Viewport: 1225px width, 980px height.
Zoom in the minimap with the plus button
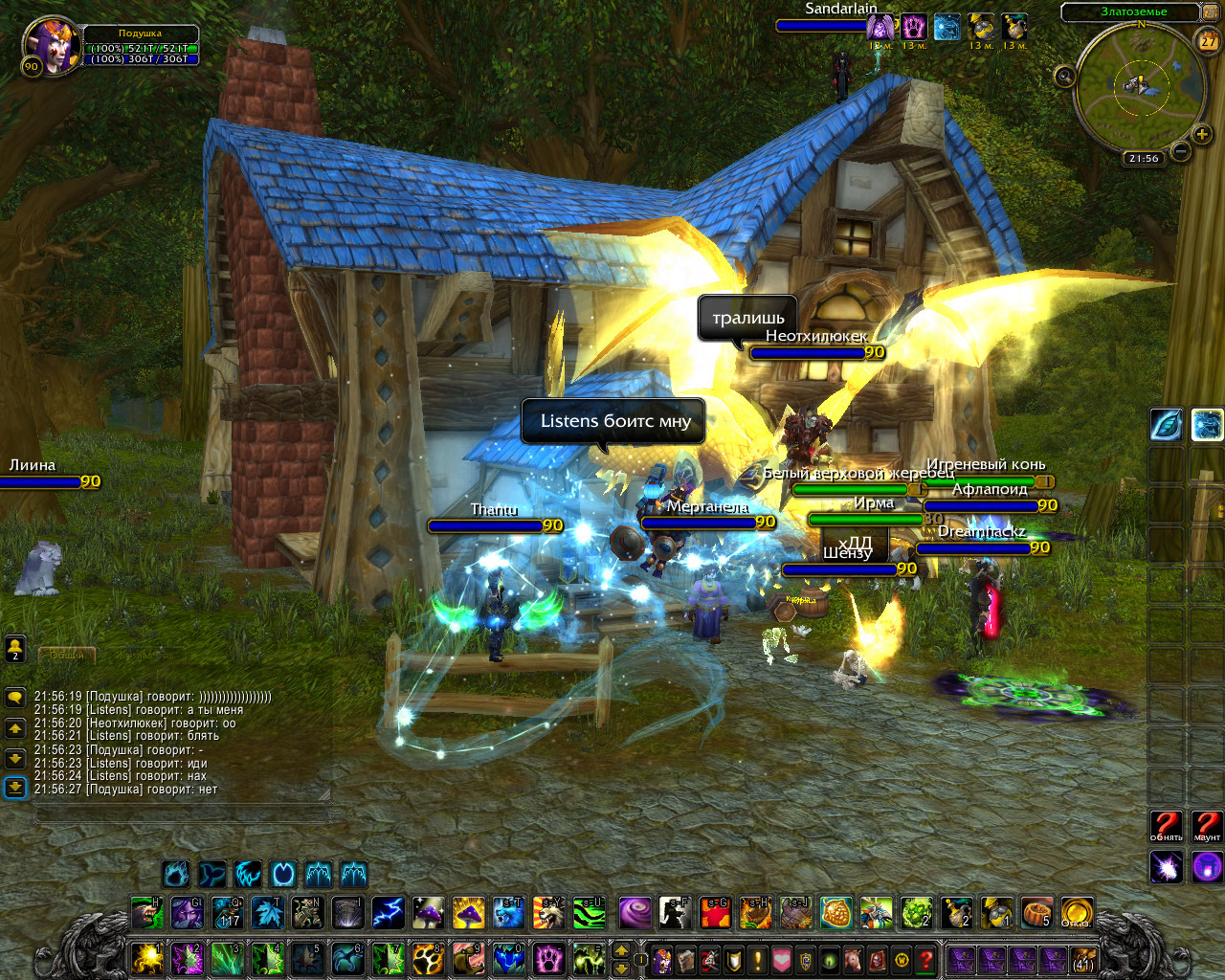coord(1202,135)
